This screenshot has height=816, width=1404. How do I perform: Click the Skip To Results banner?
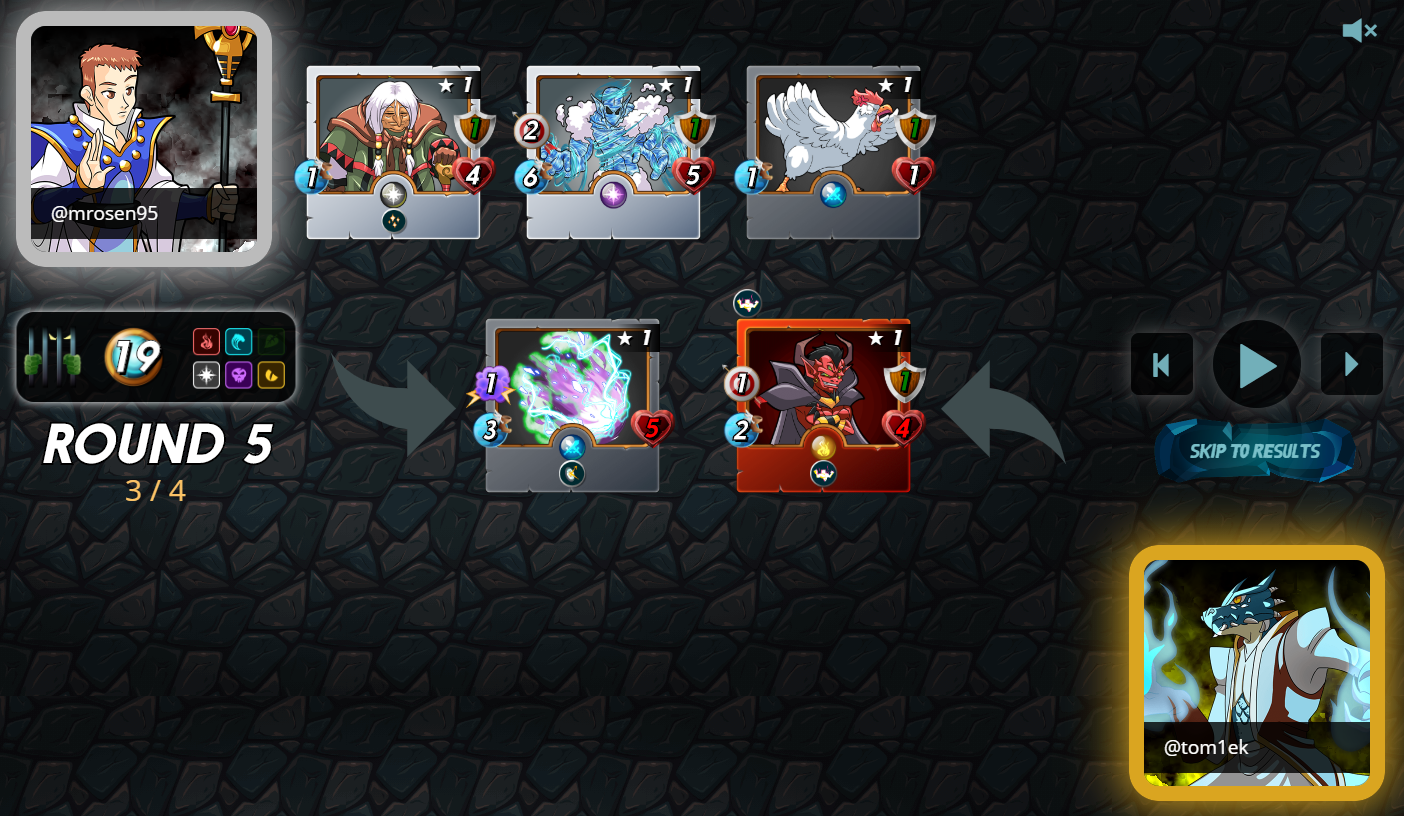click(x=1256, y=451)
